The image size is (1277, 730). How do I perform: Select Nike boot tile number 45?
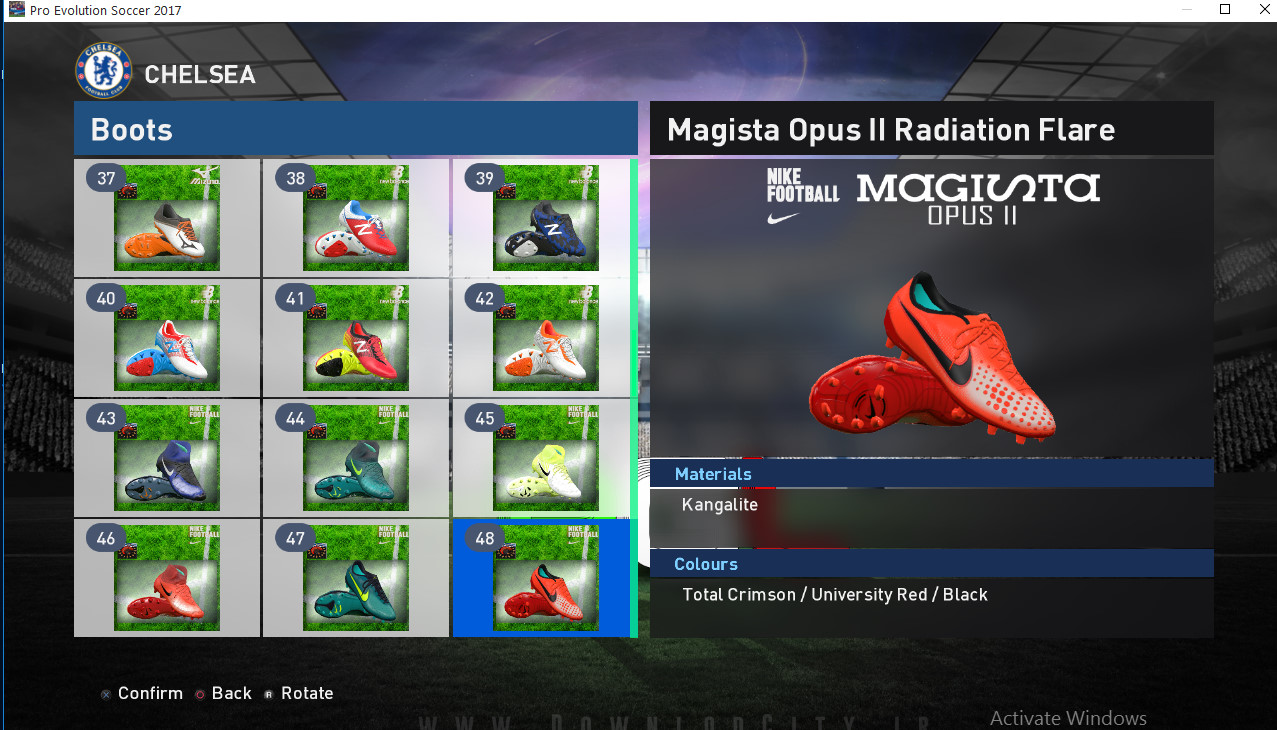coord(545,458)
